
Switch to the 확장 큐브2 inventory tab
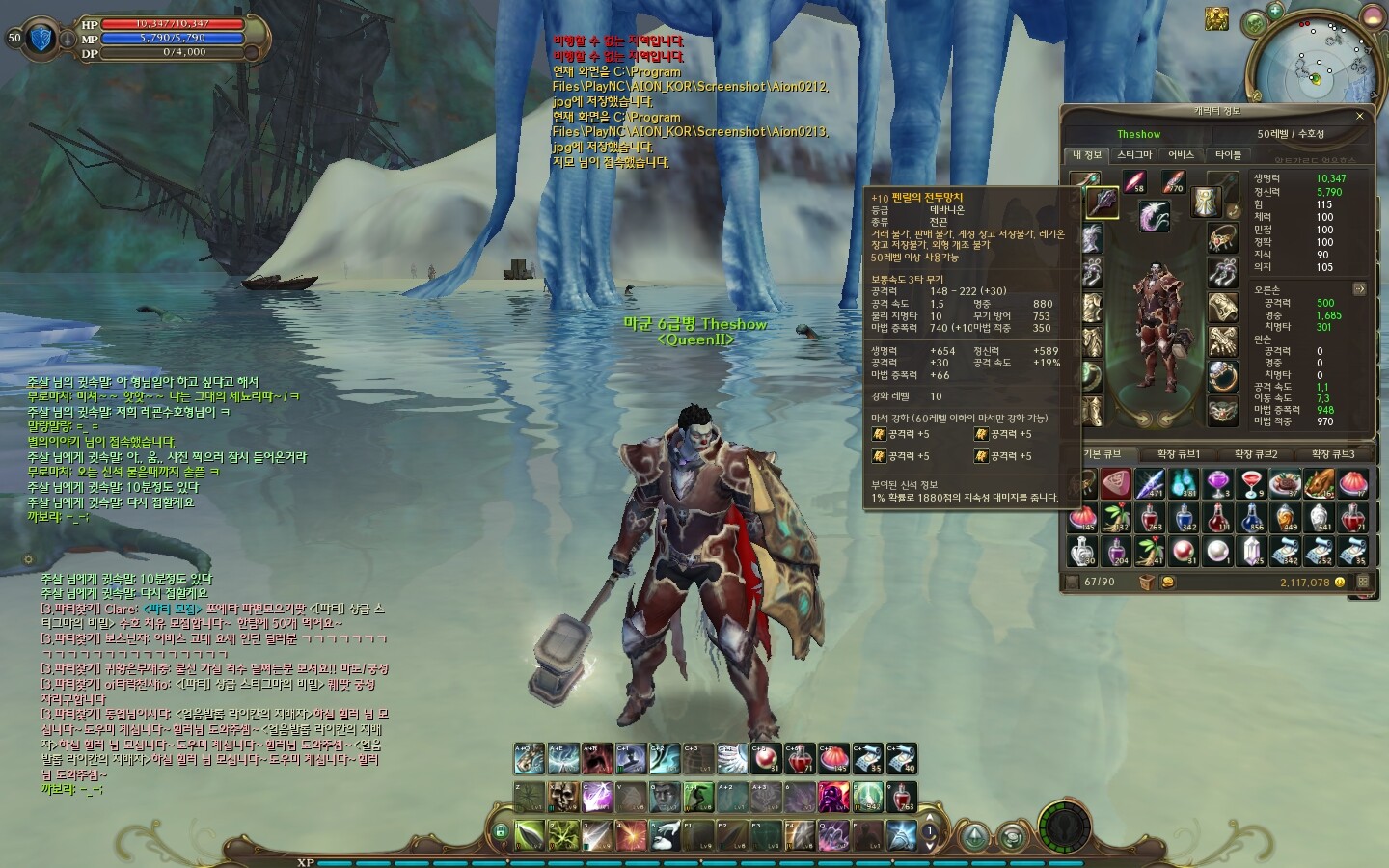pyautogui.click(x=1255, y=454)
